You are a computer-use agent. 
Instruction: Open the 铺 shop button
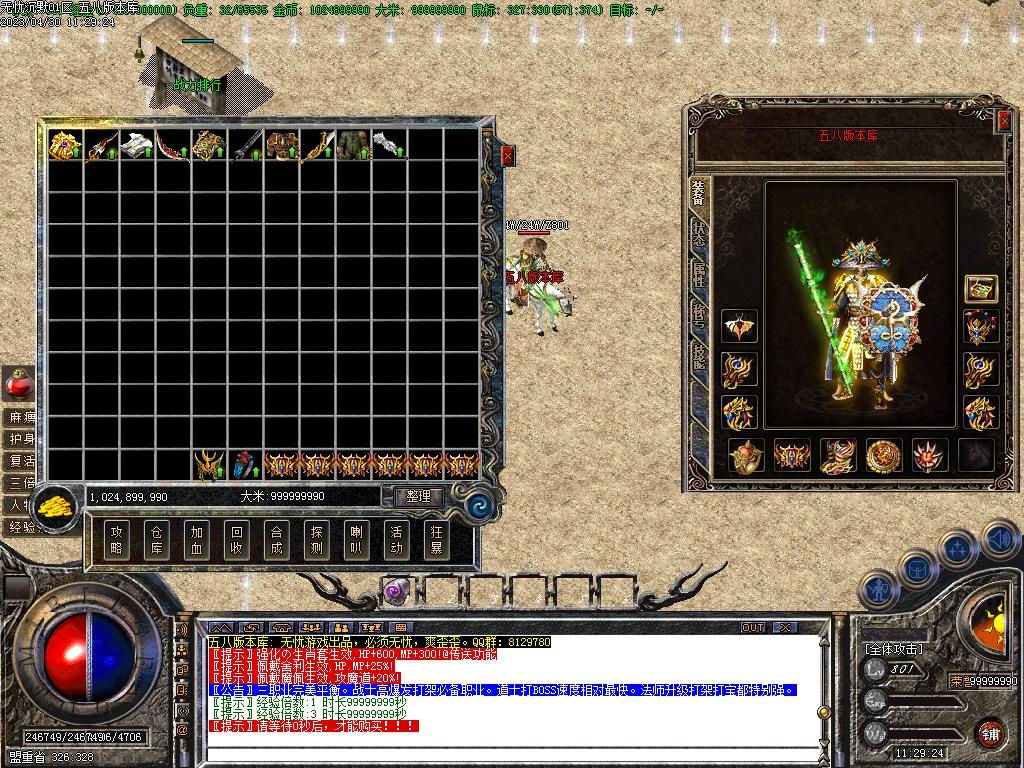point(990,731)
